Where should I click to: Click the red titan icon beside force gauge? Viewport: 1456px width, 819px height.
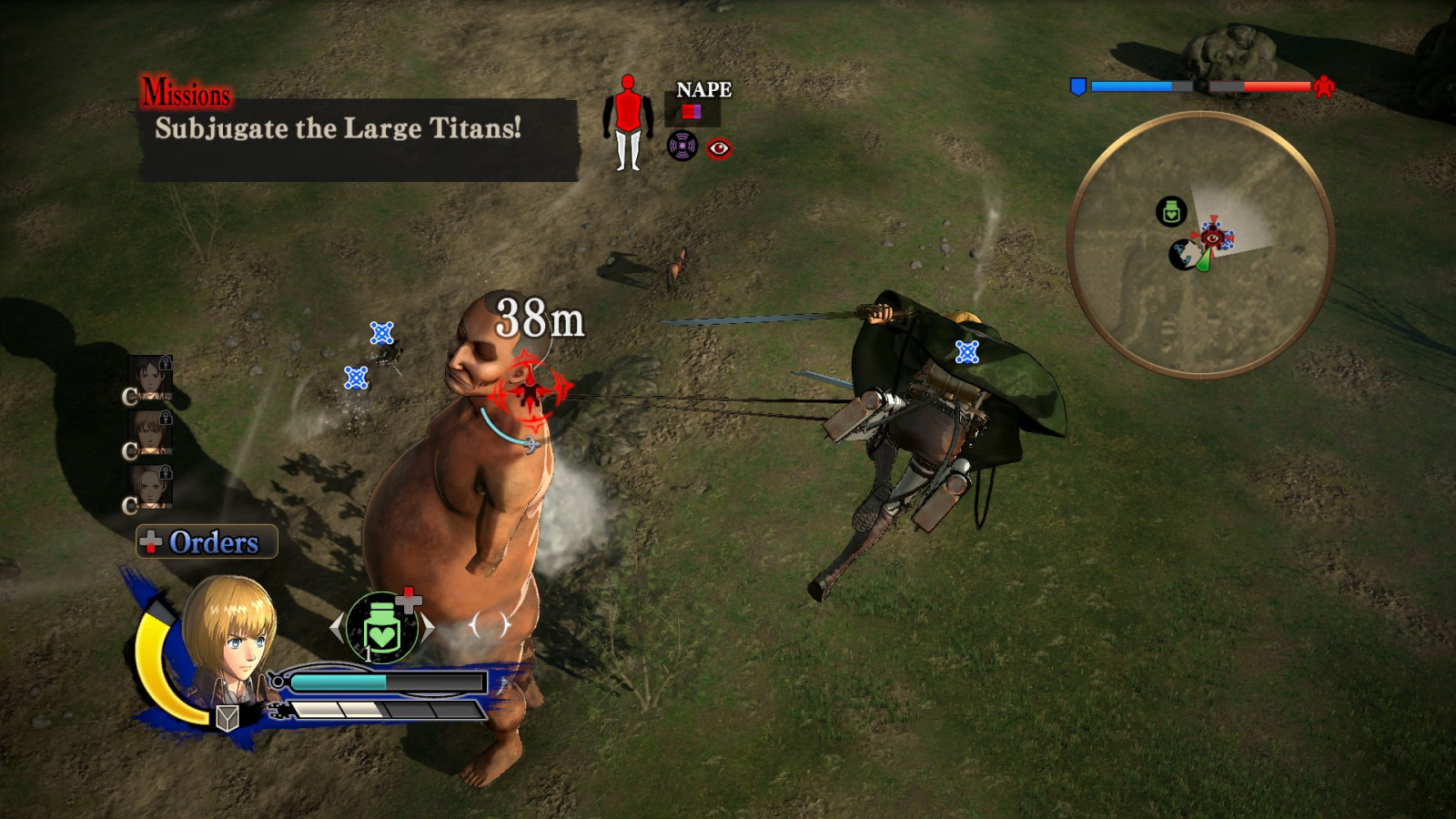click(x=1324, y=87)
